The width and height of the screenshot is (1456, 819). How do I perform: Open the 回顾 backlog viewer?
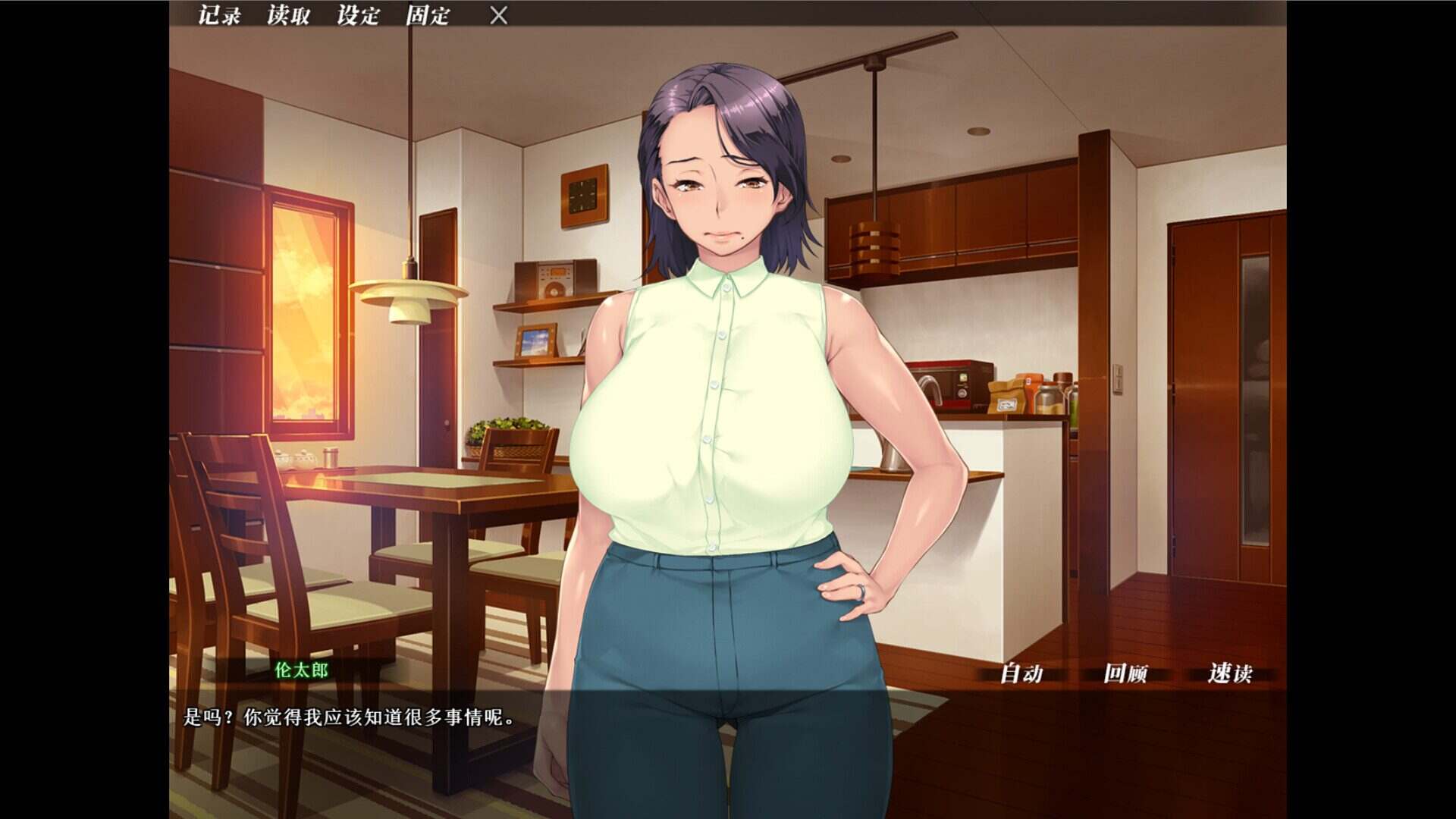point(1128,673)
